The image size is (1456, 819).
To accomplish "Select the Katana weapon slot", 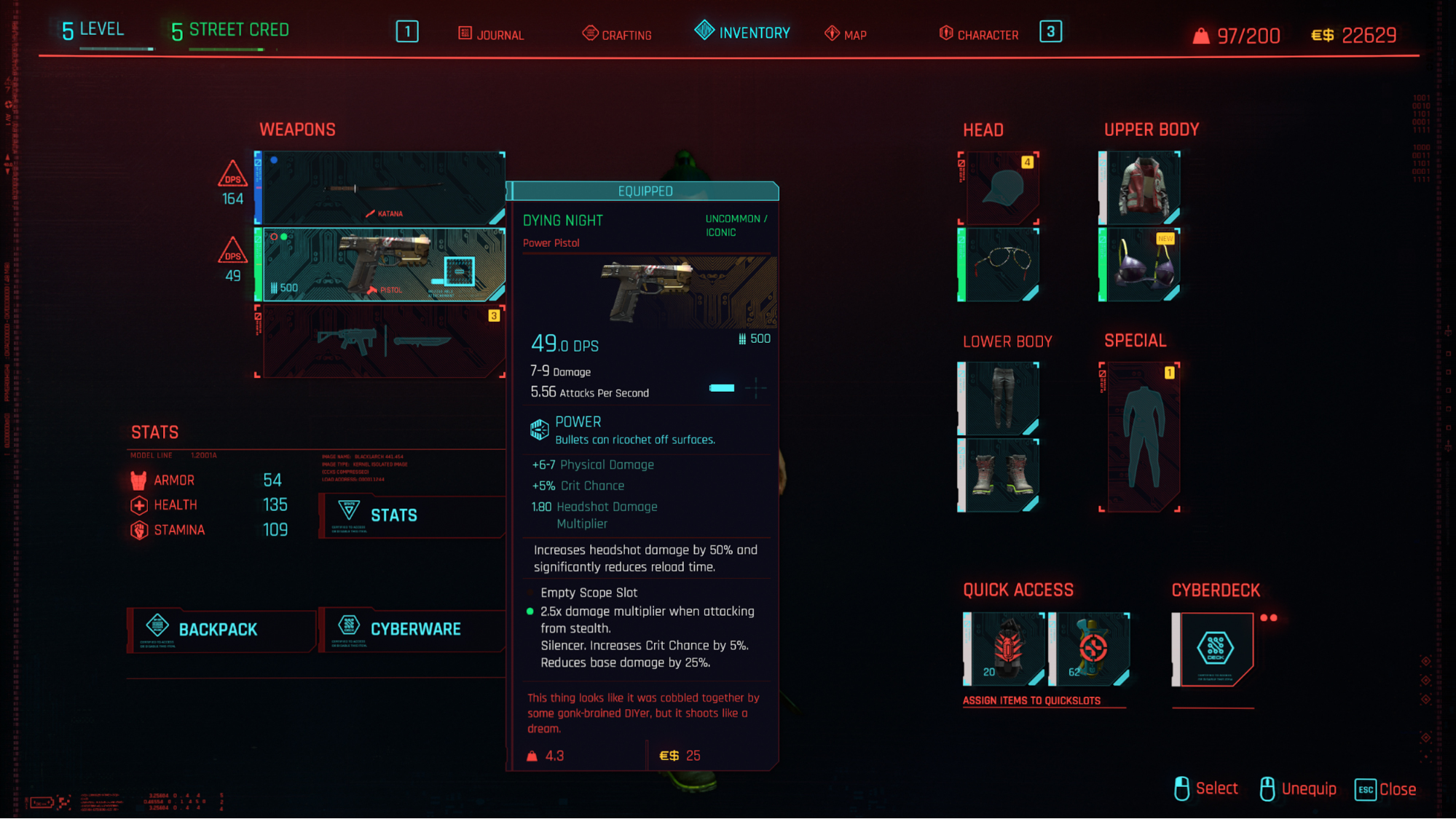I will coord(380,188).
